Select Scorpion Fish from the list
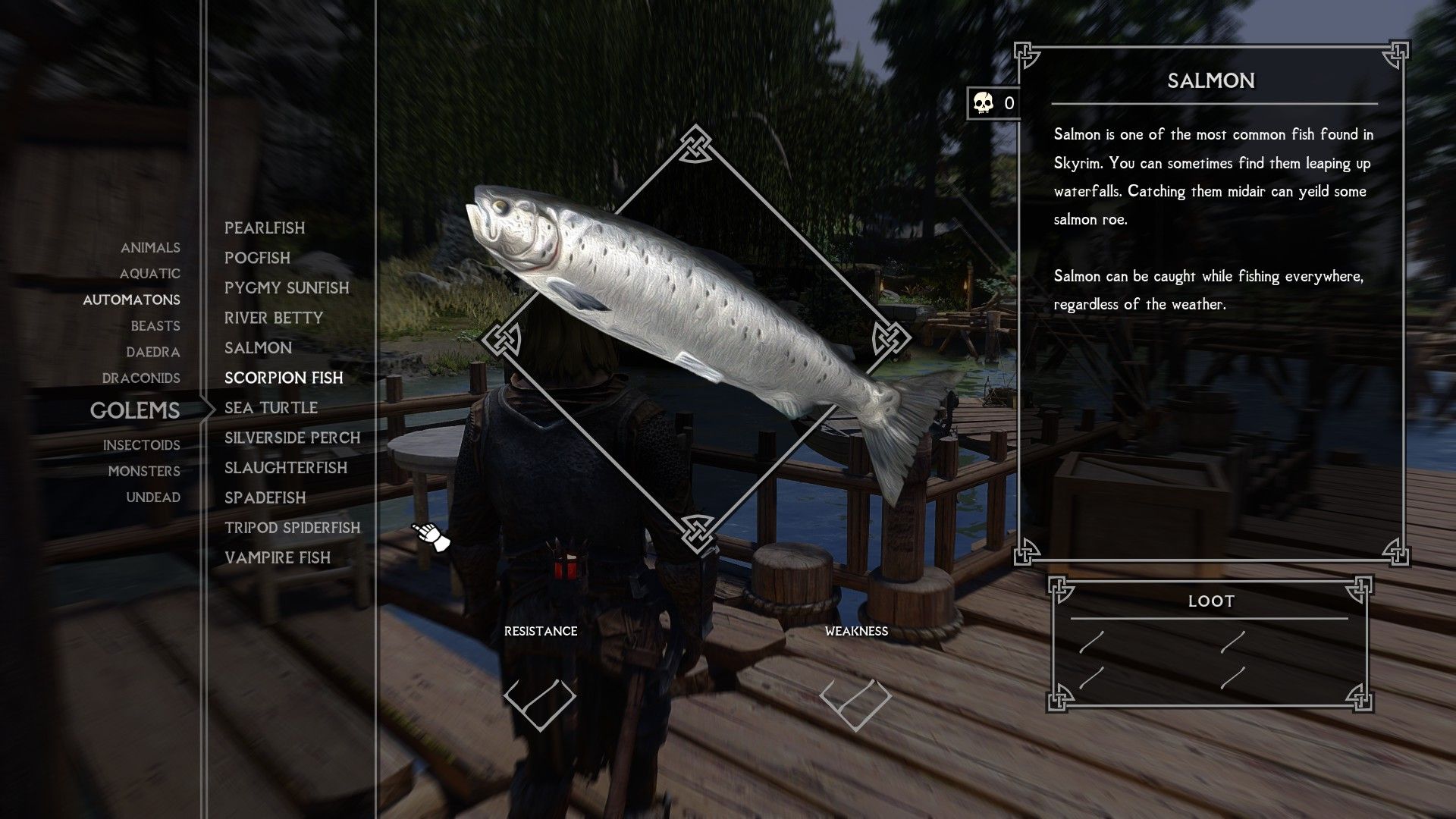This screenshot has width=1456, height=819. pos(283,378)
